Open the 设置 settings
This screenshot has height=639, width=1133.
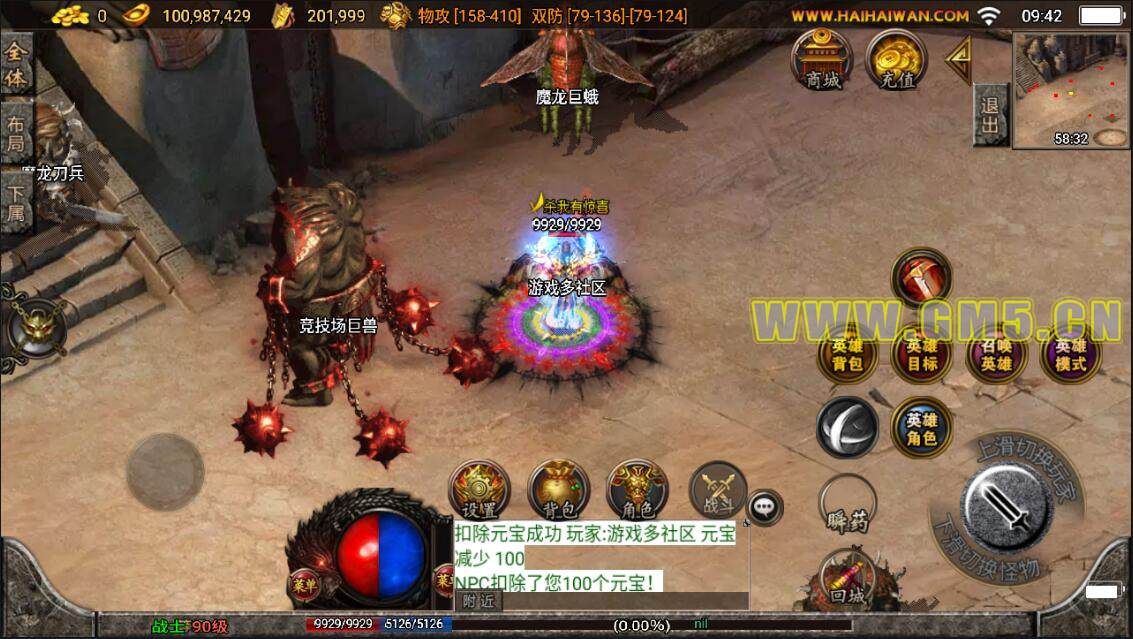479,490
